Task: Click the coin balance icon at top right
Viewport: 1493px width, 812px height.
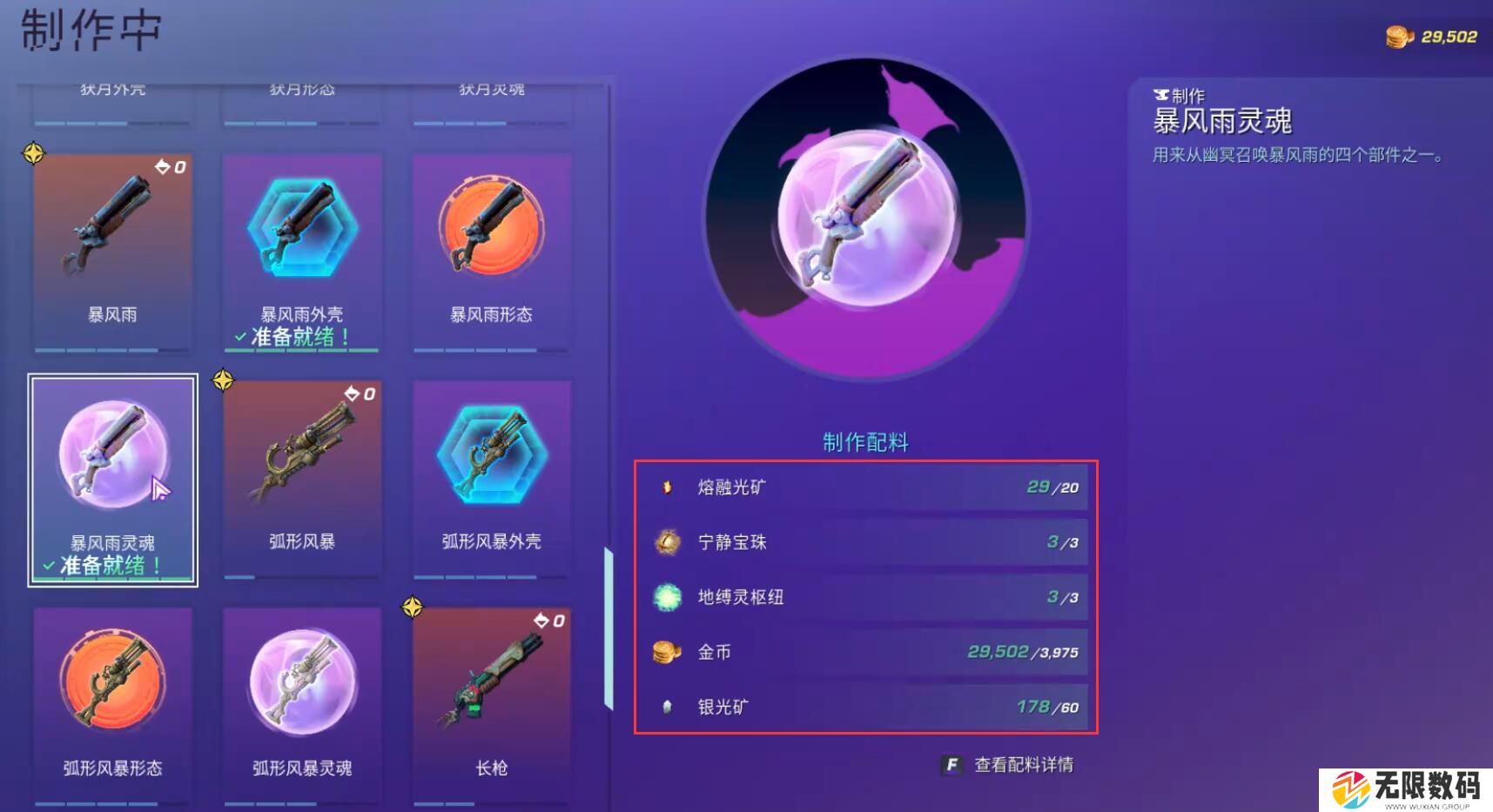Action: point(1398,37)
